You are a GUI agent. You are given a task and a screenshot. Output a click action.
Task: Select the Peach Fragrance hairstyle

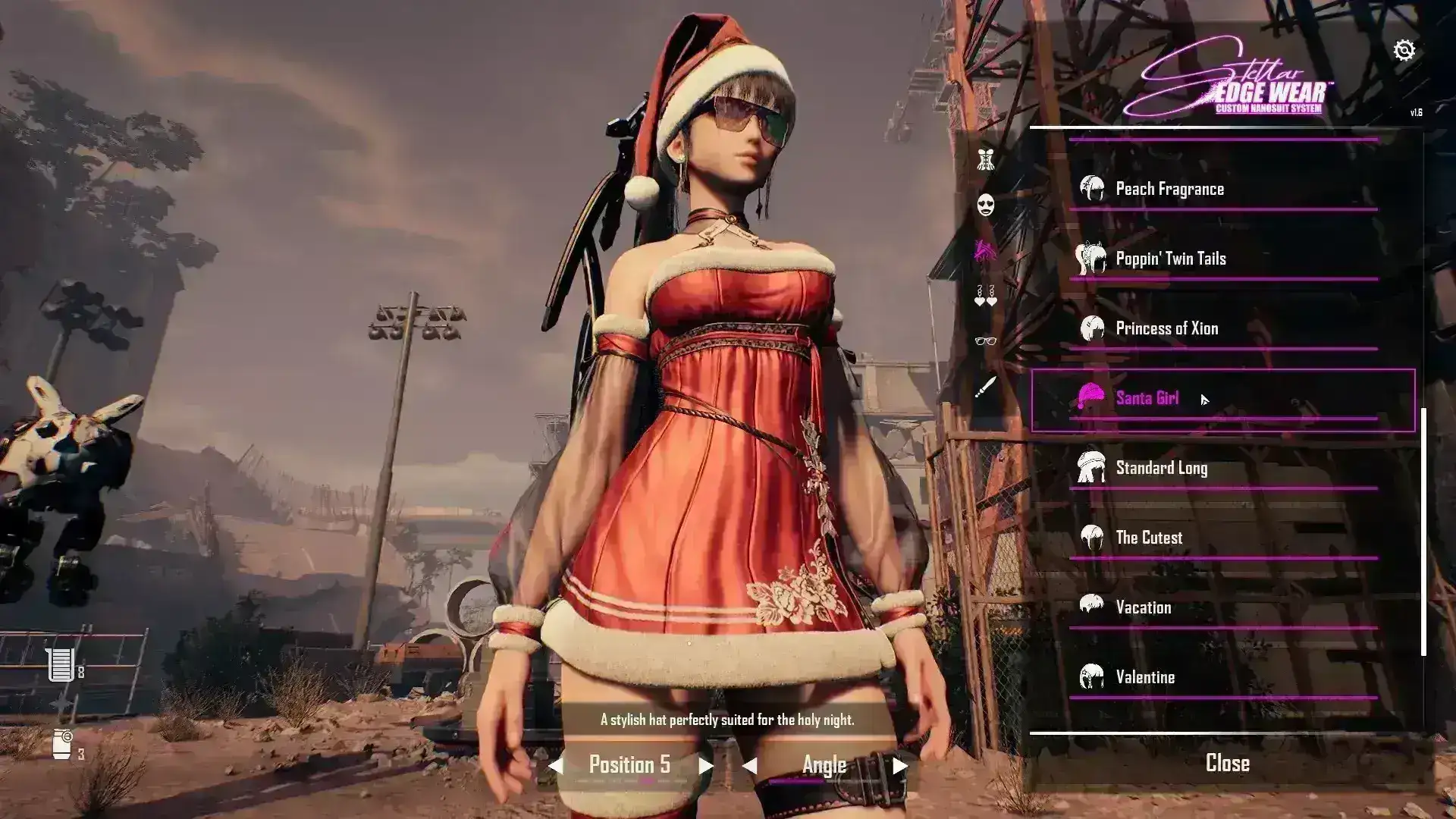coord(1169,189)
